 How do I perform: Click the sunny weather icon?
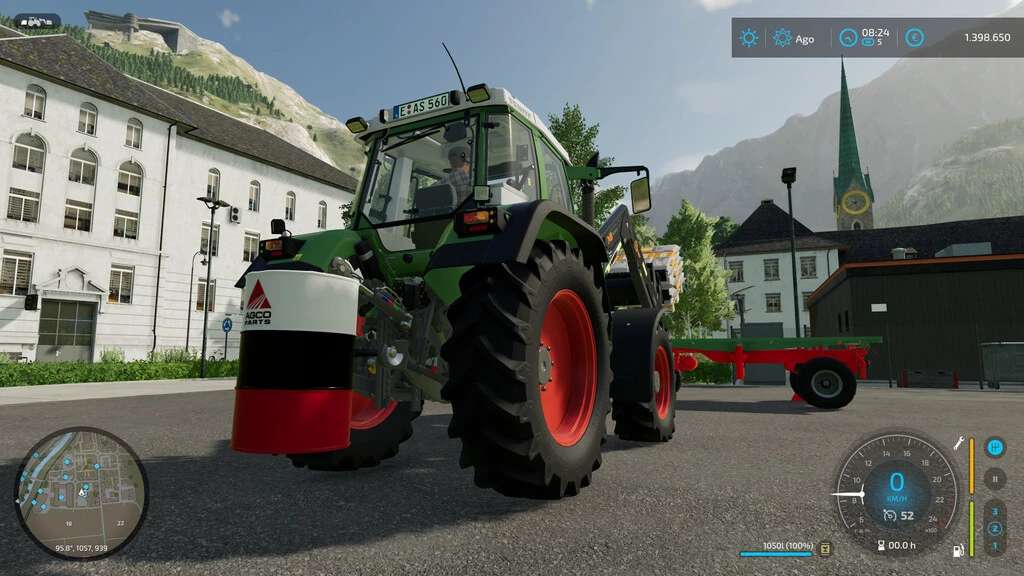click(x=748, y=38)
